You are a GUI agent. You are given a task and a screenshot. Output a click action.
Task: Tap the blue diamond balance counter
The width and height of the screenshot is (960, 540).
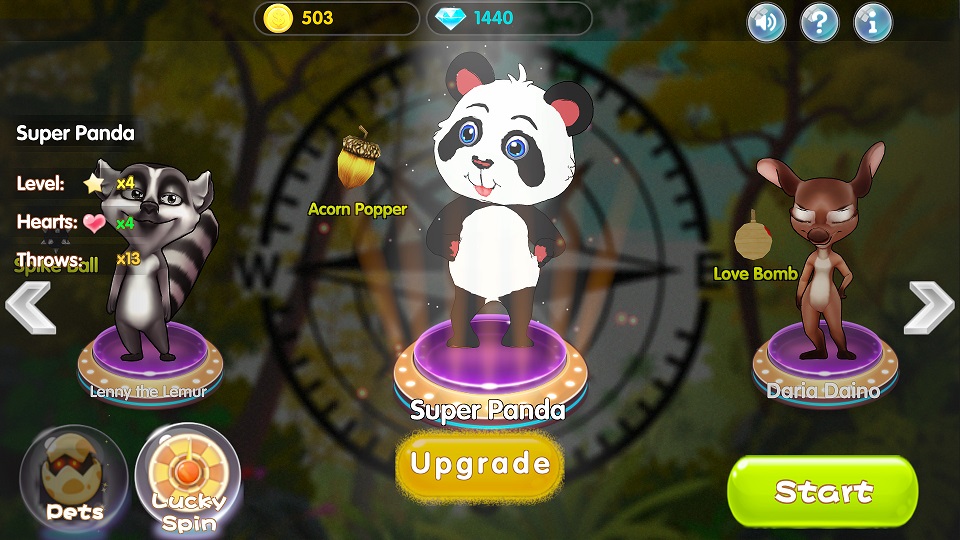coord(509,18)
